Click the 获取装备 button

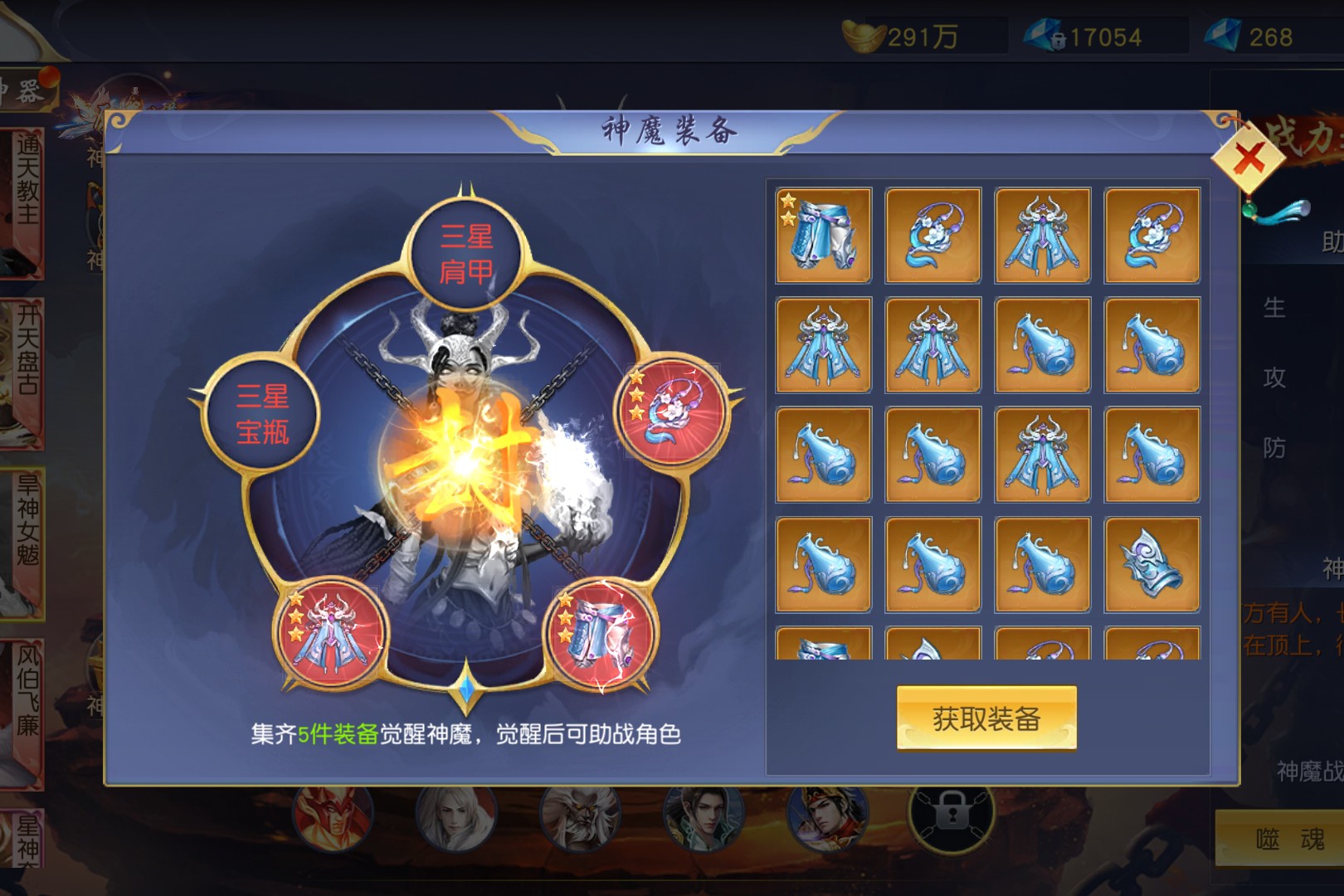tap(986, 718)
